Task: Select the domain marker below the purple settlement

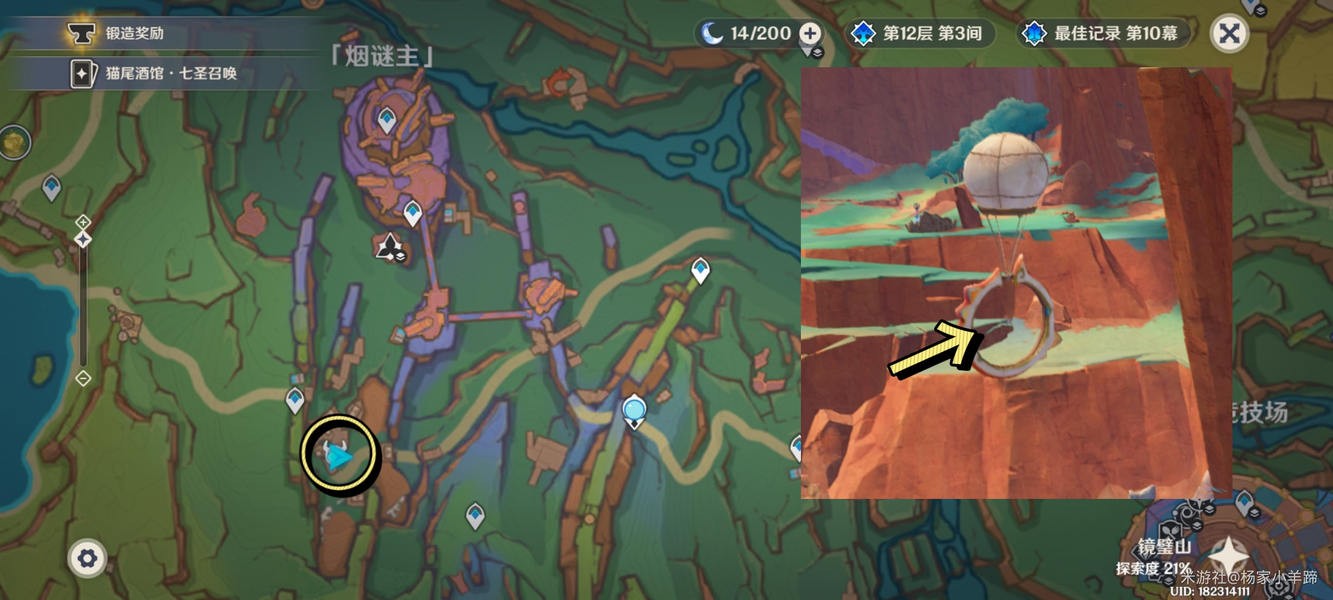Action: (x=388, y=246)
